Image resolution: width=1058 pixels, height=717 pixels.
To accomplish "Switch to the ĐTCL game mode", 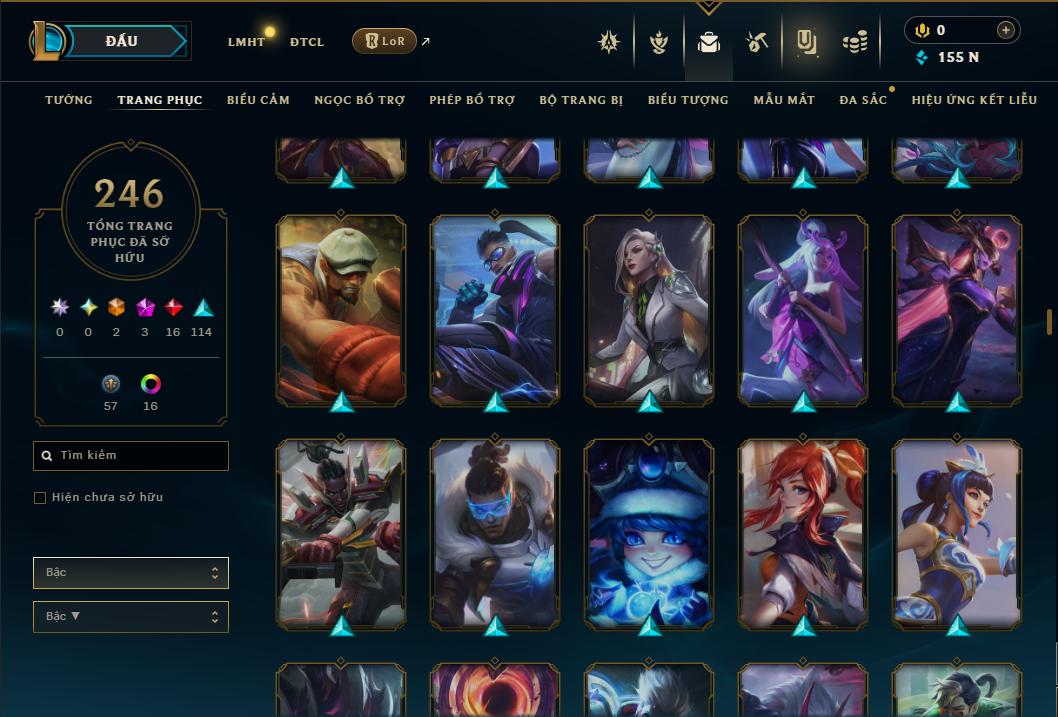I will point(306,42).
